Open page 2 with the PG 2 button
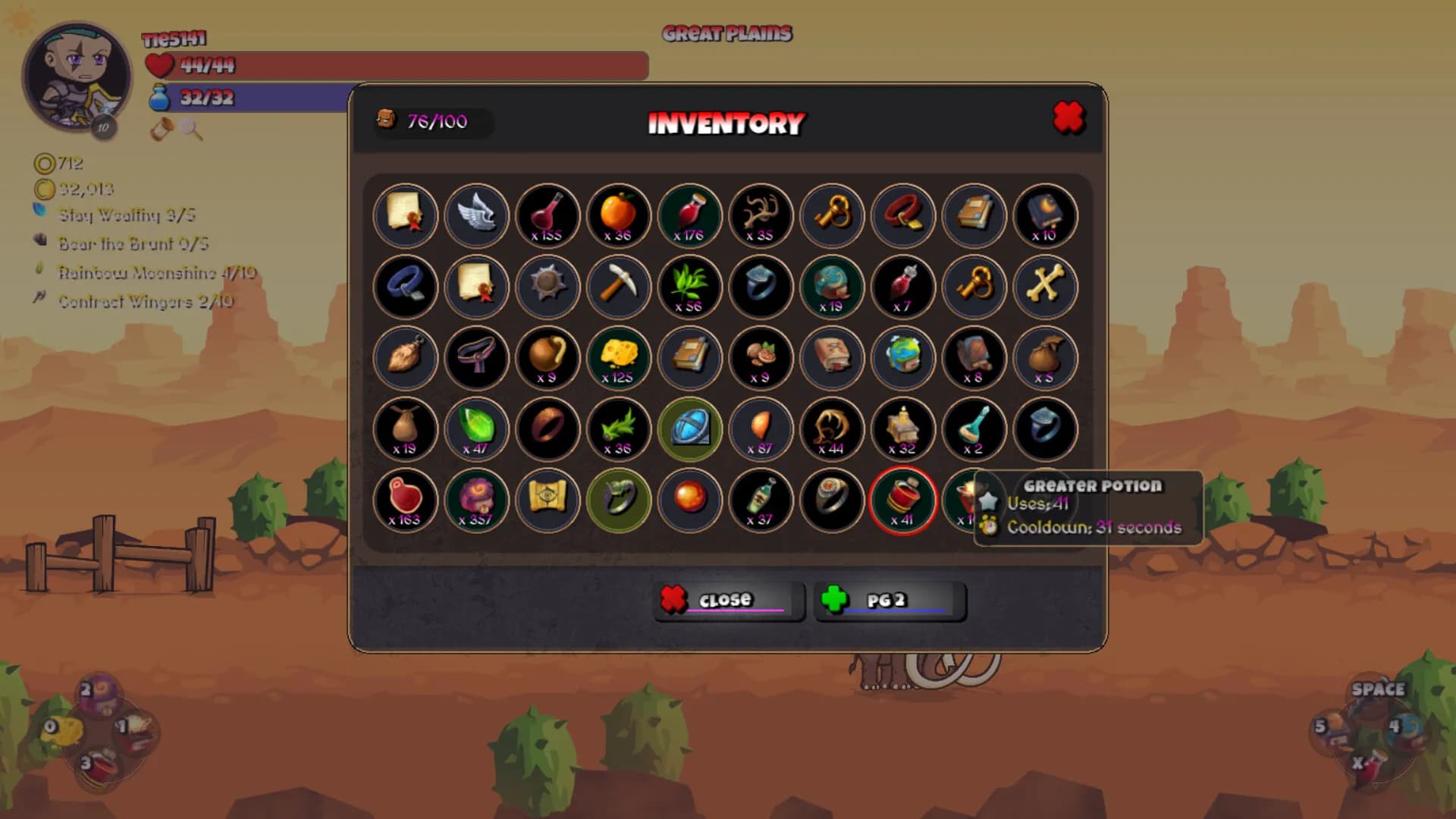 point(890,600)
